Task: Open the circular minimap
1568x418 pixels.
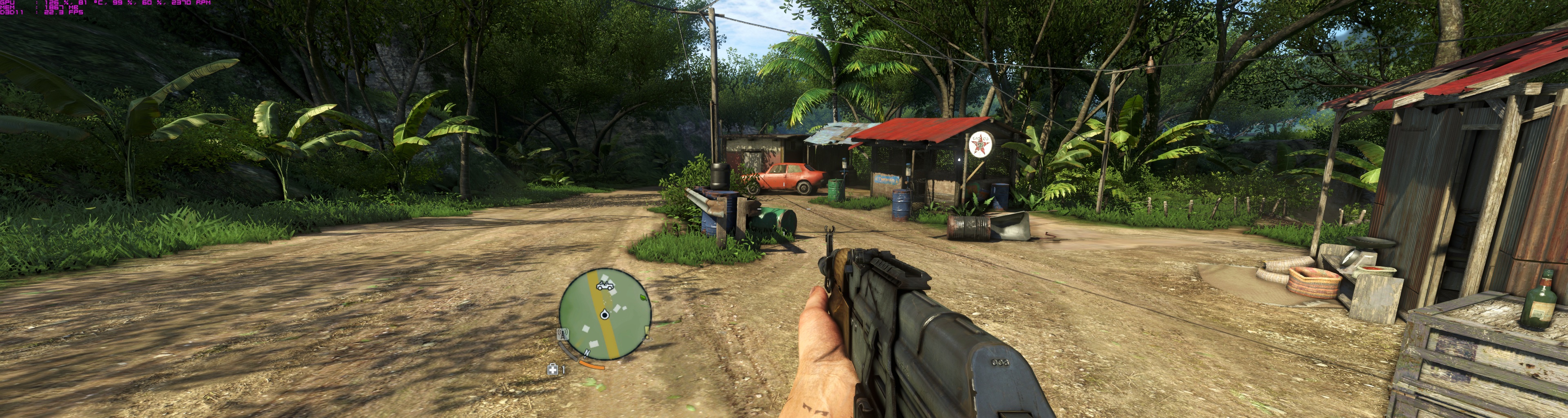Action: coord(605,314)
